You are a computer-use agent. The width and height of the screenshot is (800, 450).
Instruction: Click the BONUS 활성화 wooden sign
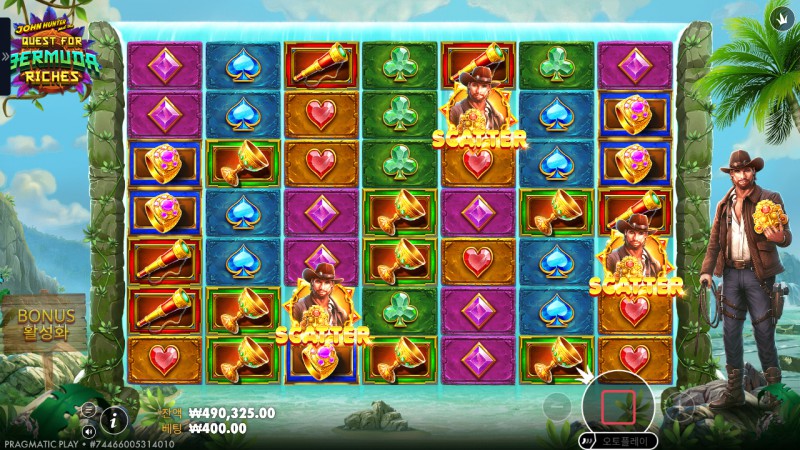[x=47, y=323]
